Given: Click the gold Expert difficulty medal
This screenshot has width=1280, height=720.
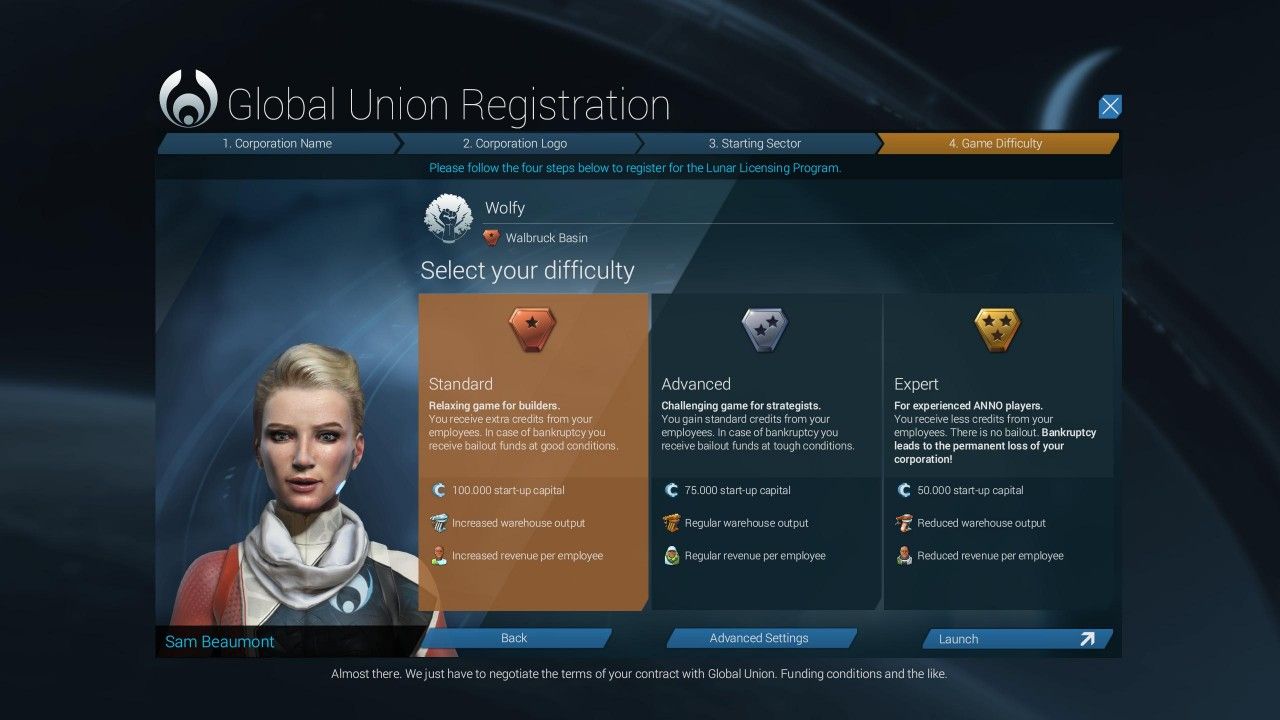Looking at the screenshot, I should pyautogui.click(x=997, y=330).
